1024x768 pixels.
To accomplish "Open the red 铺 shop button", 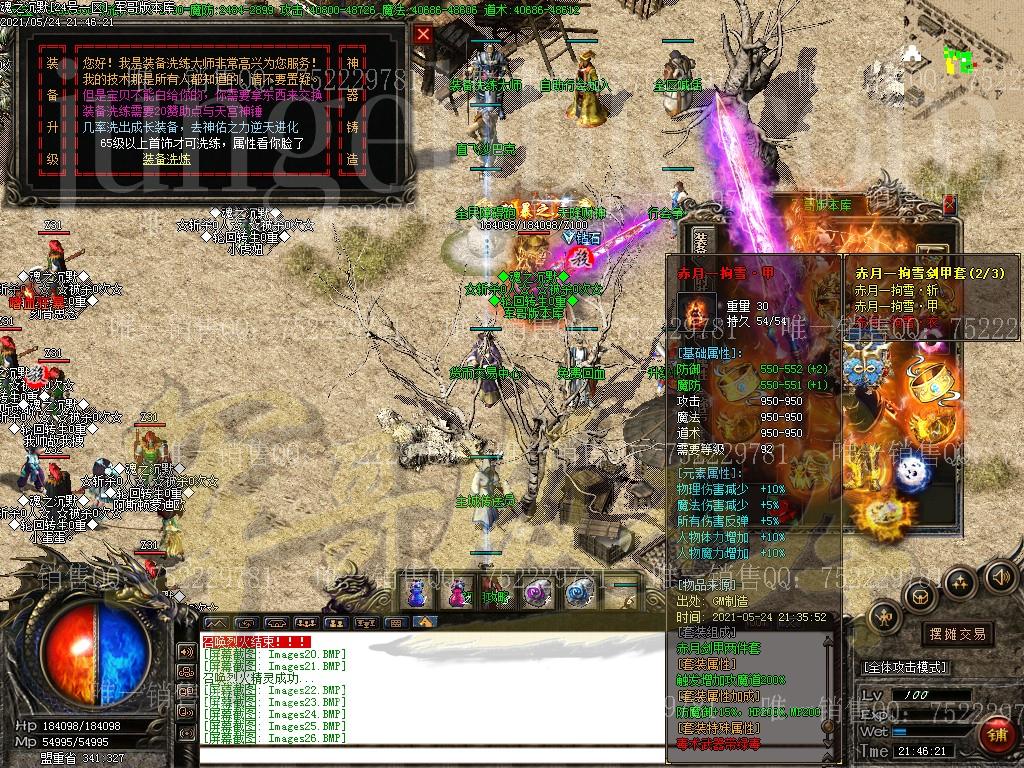I will [x=996, y=737].
